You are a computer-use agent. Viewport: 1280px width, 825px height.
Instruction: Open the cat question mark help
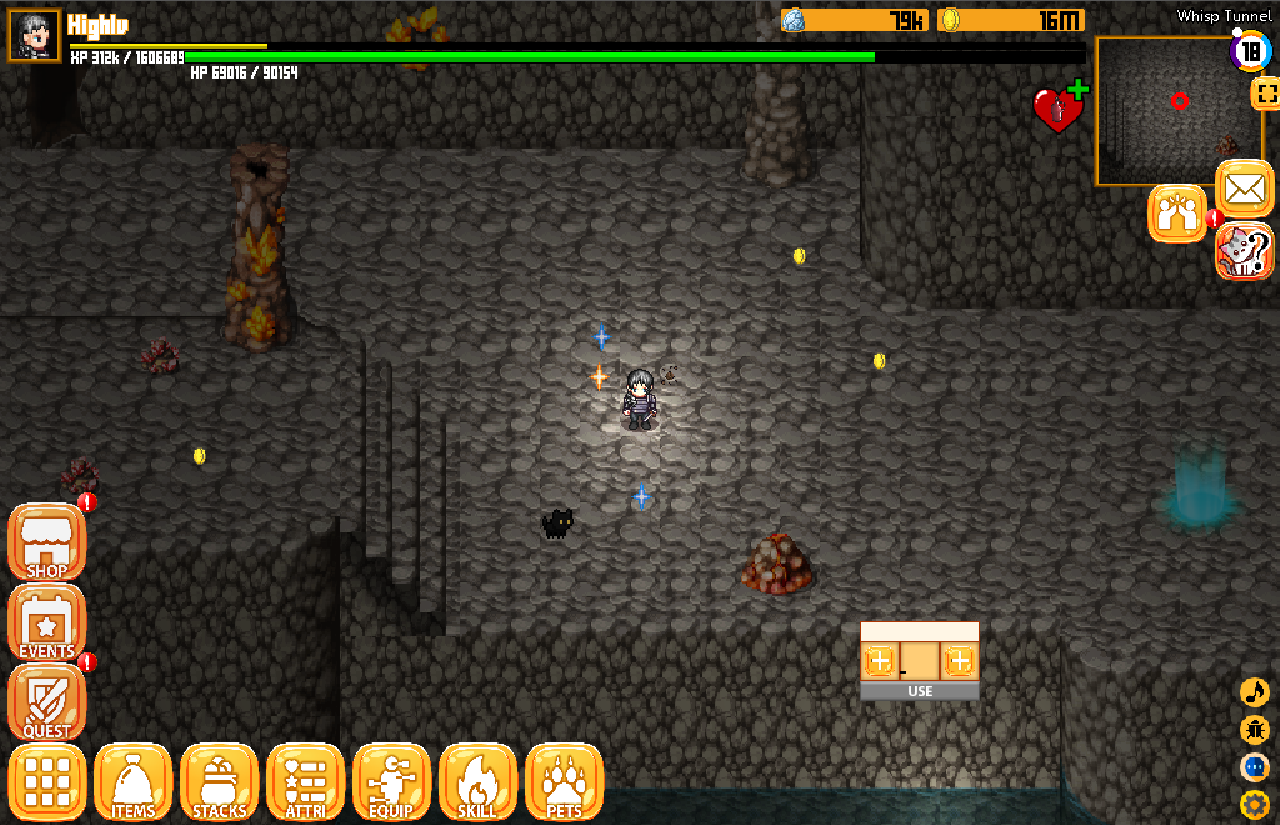click(1245, 251)
